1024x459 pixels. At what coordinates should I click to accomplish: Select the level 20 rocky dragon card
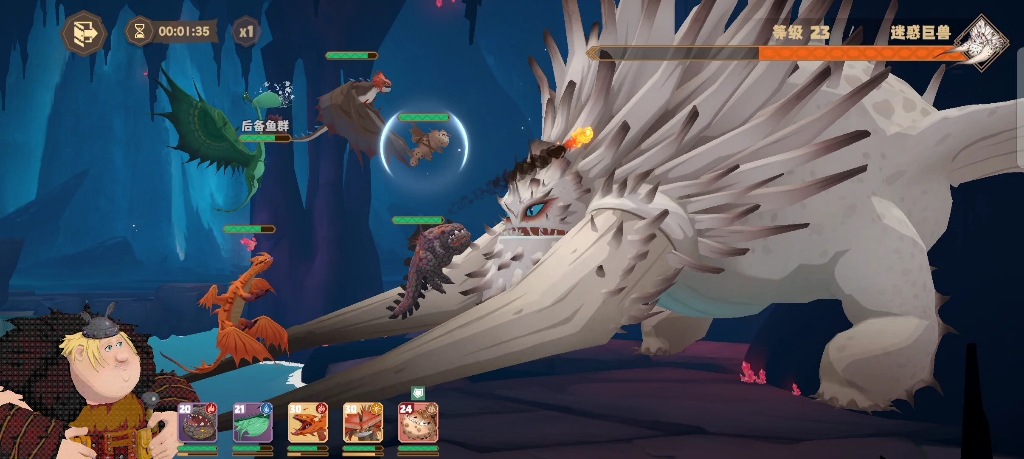(x=197, y=423)
